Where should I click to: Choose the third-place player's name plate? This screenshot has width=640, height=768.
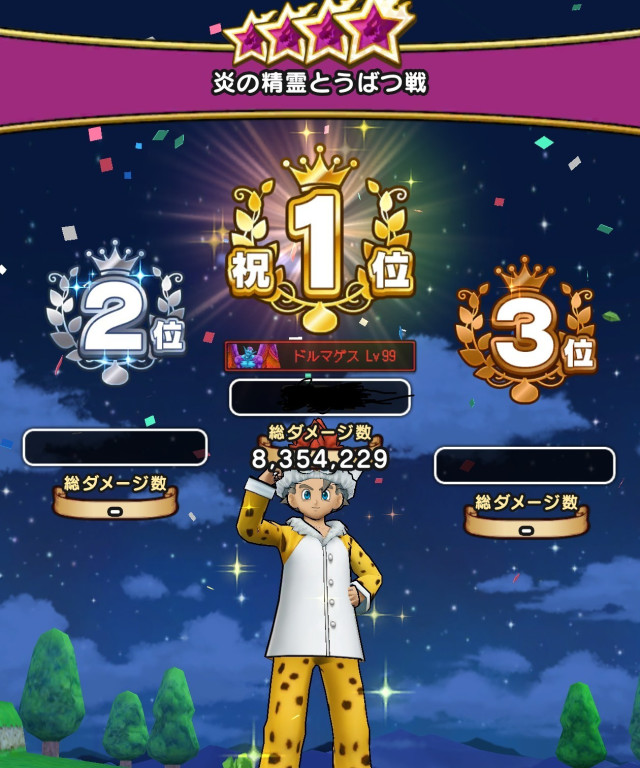[x=525, y=466]
